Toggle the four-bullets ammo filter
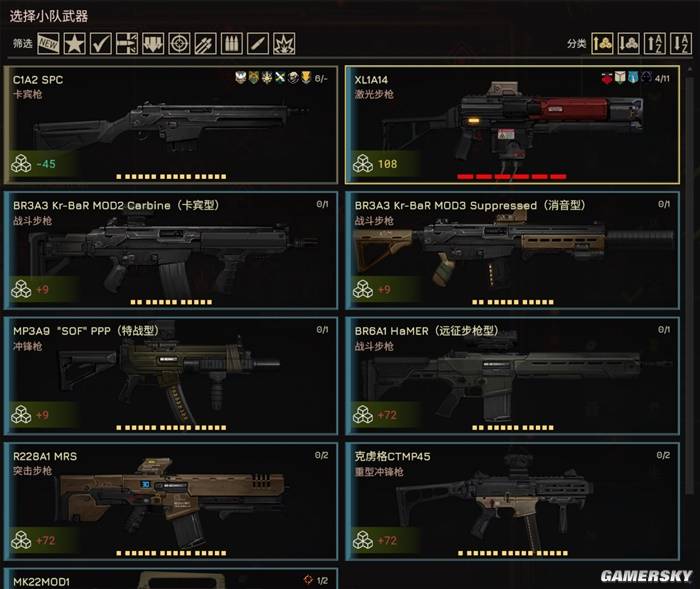 232,43
